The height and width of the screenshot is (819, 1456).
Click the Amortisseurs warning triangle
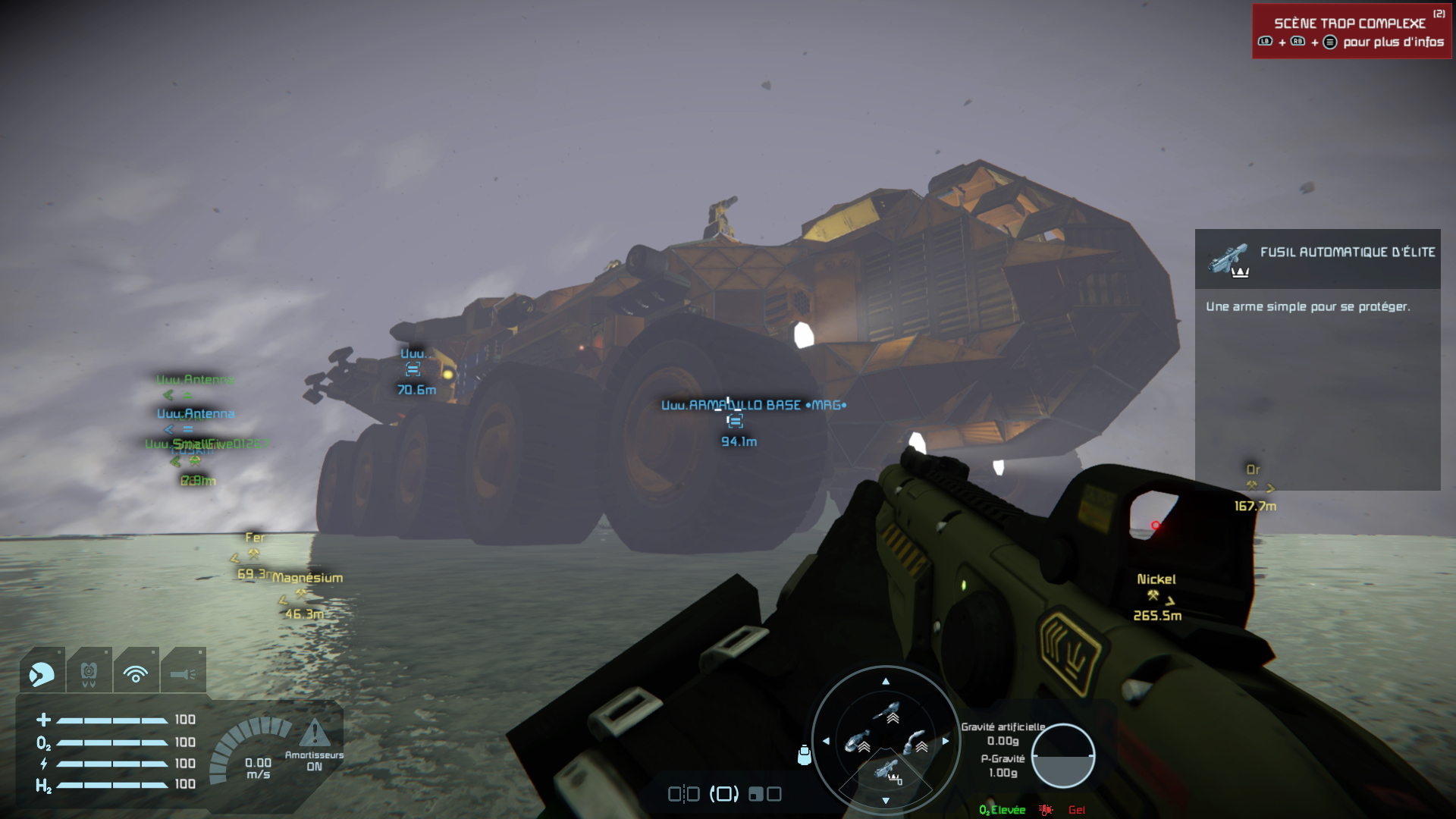pyautogui.click(x=315, y=733)
